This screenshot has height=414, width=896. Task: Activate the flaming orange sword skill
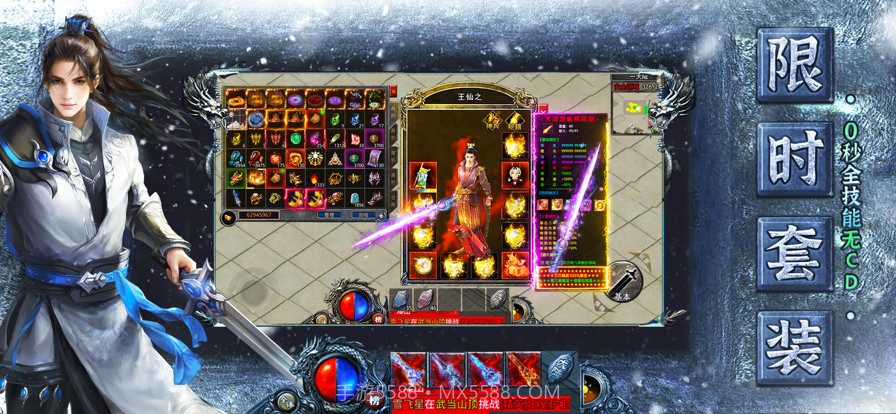[522, 369]
